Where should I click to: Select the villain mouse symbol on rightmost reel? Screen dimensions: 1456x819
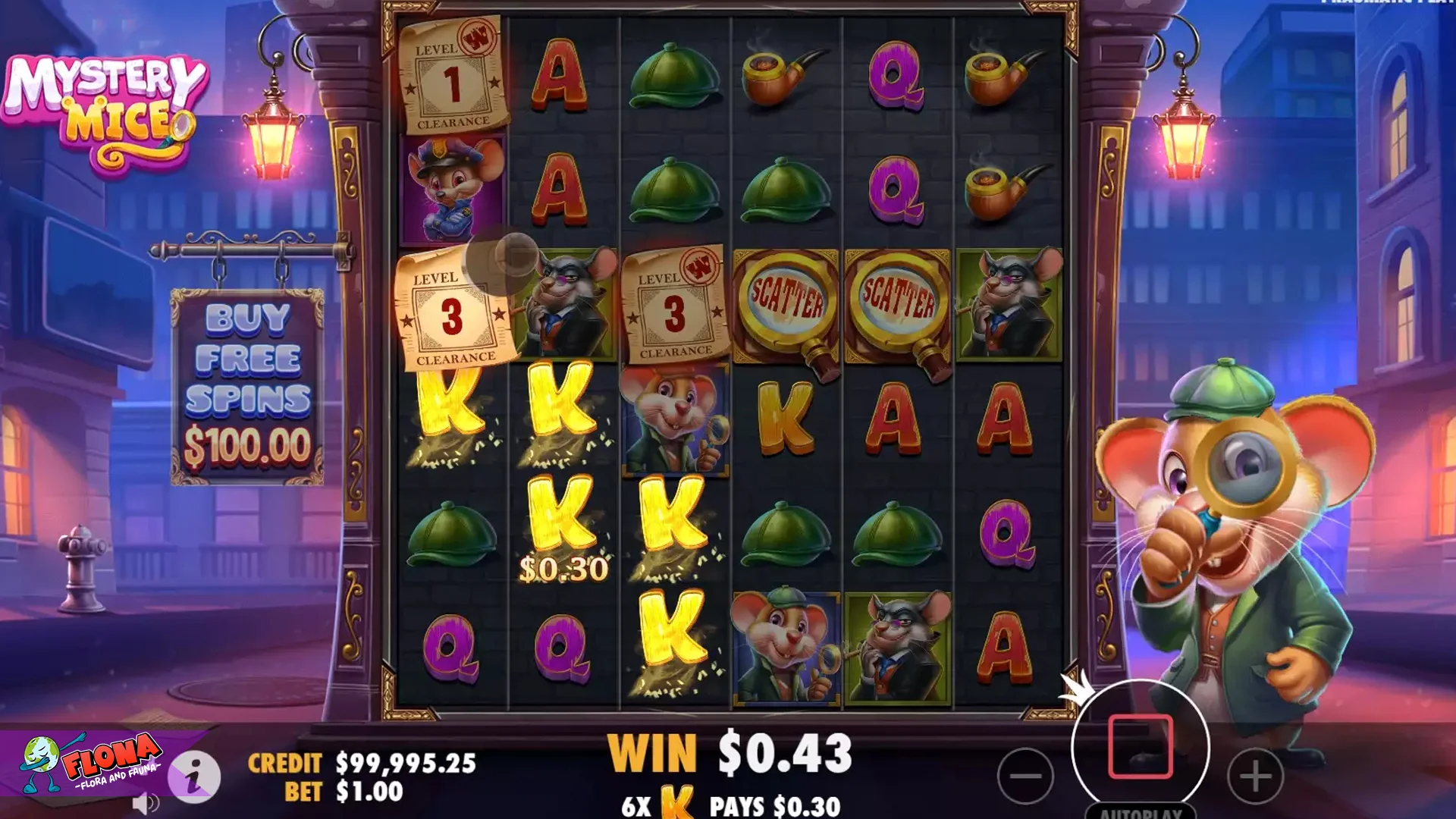click(1007, 302)
